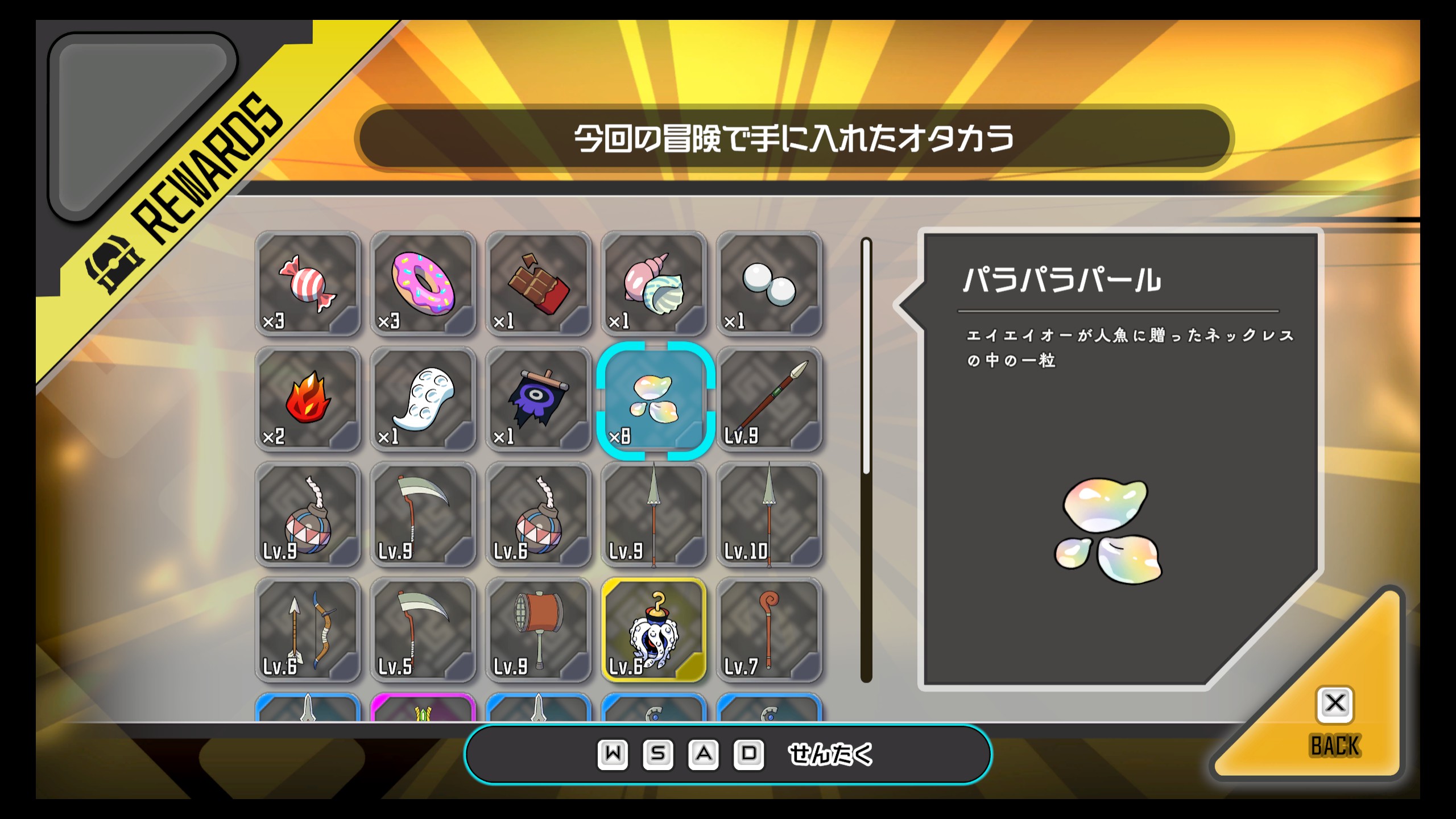Screen dimensions: 1456x819
Task: Select the Lv.9 scythe slot
Action: pyautogui.click(x=423, y=515)
